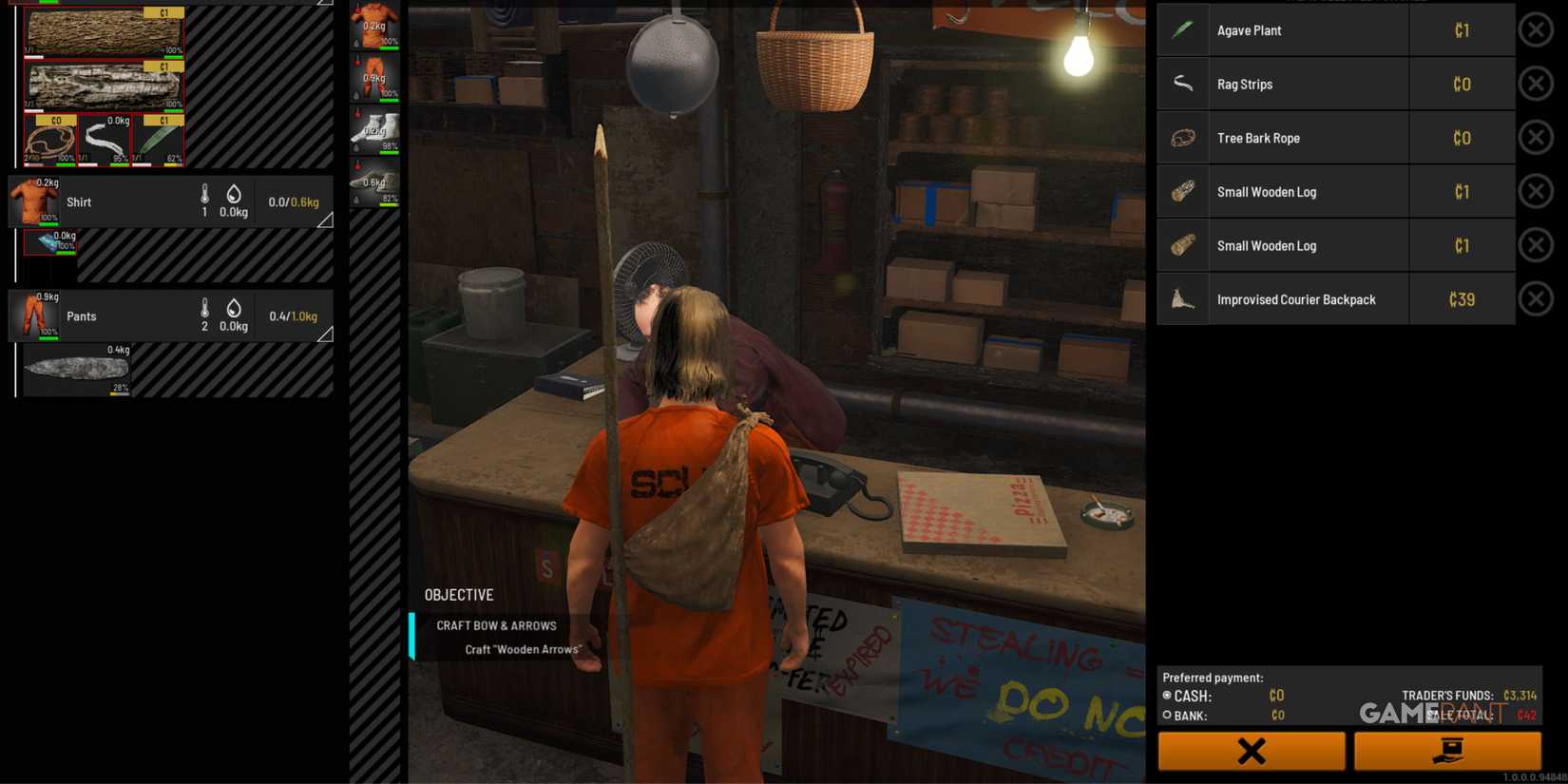The height and width of the screenshot is (784, 1568).
Task: Remove Agave Plant from sale with its X
Action: pyautogui.click(x=1536, y=29)
